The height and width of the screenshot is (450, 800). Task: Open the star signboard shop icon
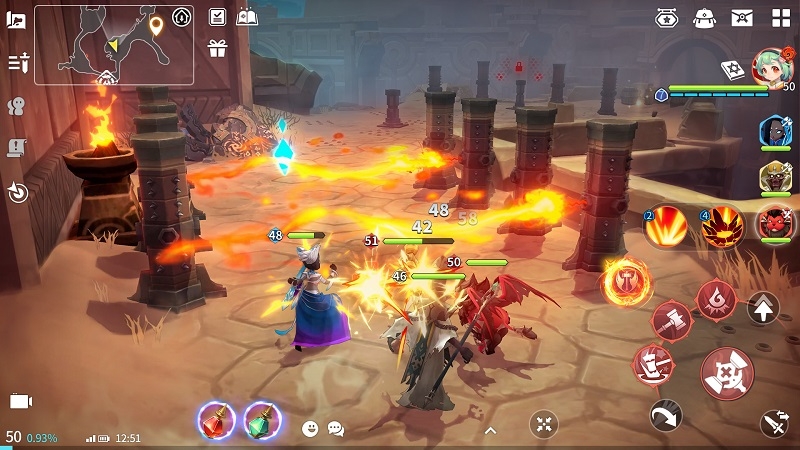(x=667, y=17)
